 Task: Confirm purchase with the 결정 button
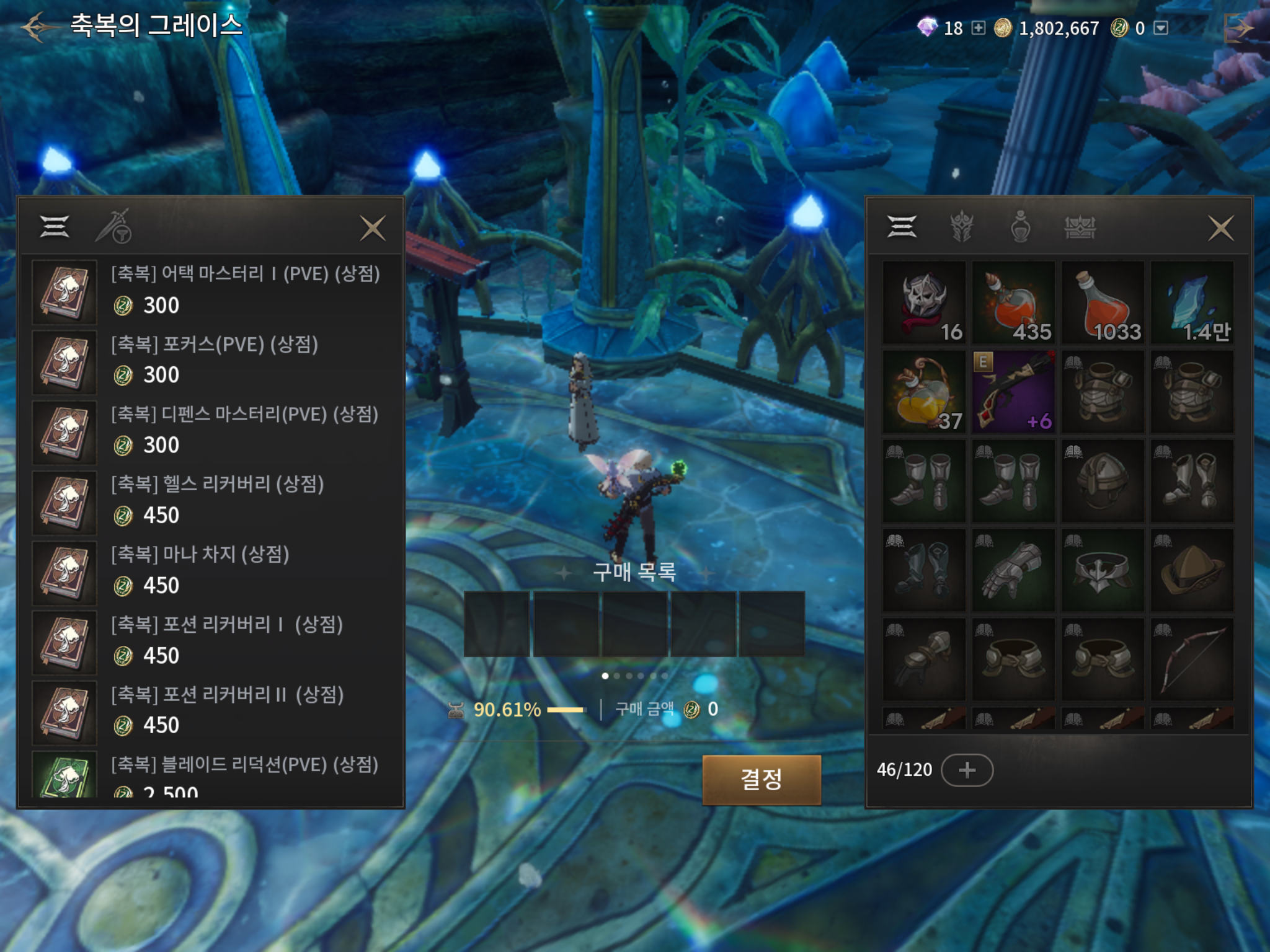tap(761, 779)
